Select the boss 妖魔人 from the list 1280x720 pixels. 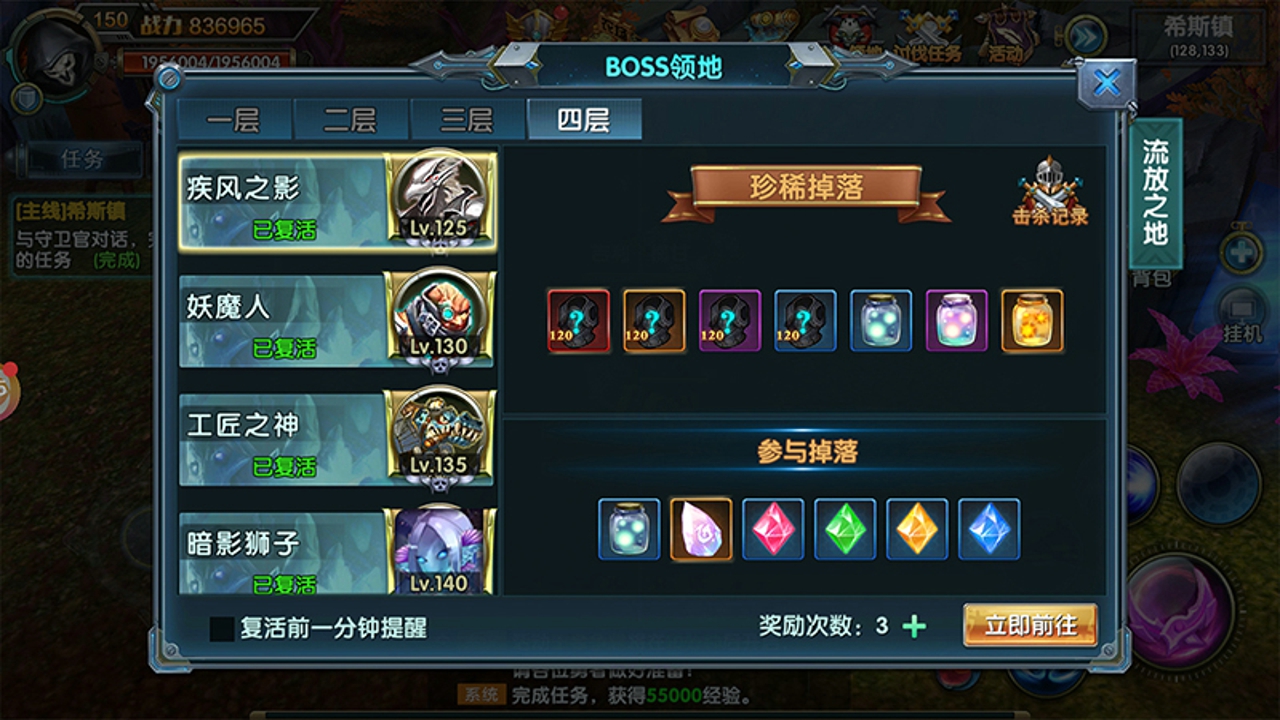pyautogui.click(x=337, y=322)
